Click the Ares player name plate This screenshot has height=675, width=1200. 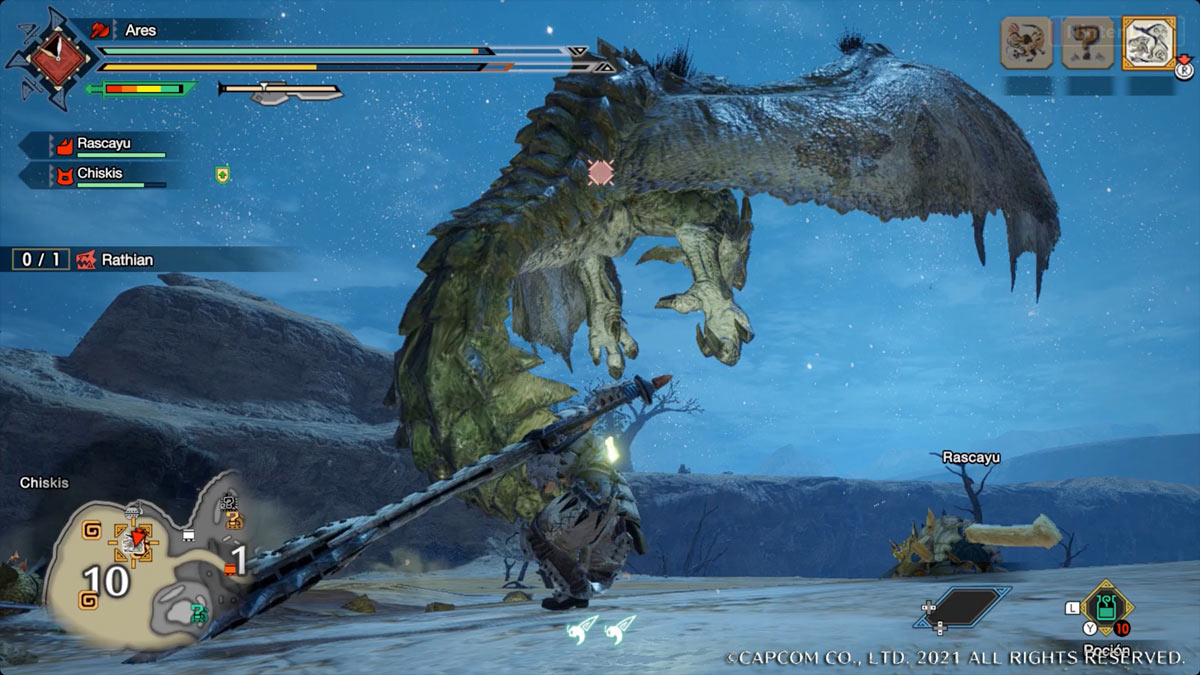(140, 30)
